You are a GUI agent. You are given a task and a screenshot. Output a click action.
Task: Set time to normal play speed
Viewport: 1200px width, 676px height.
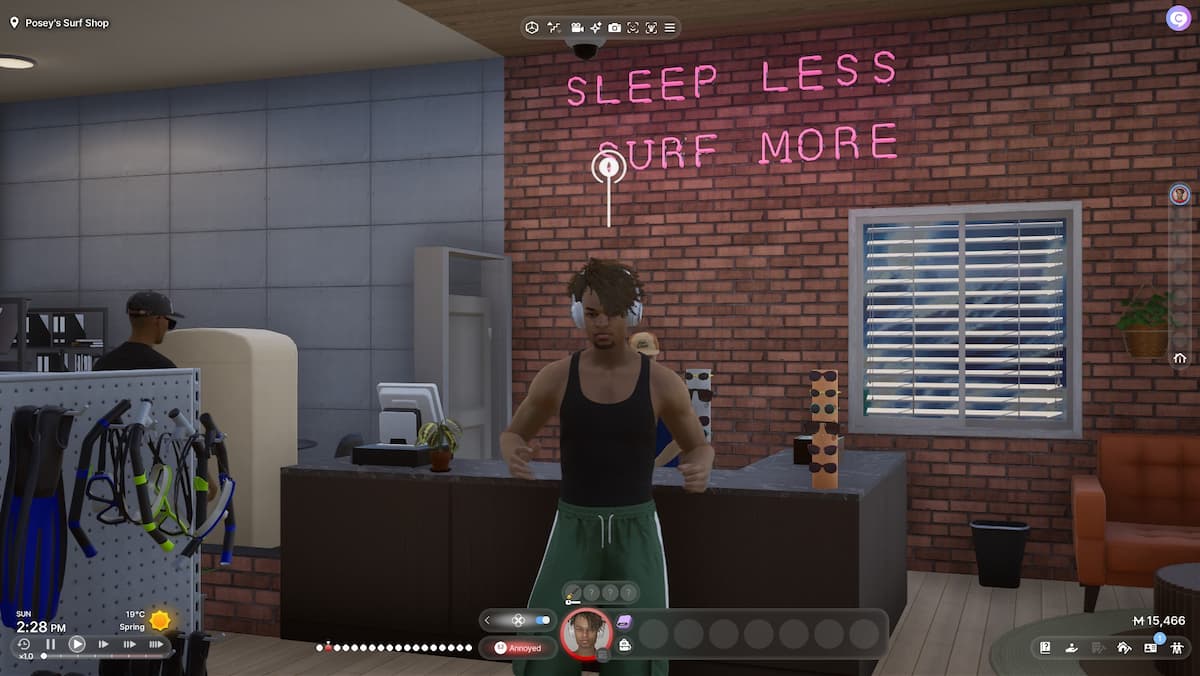coord(77,645)
